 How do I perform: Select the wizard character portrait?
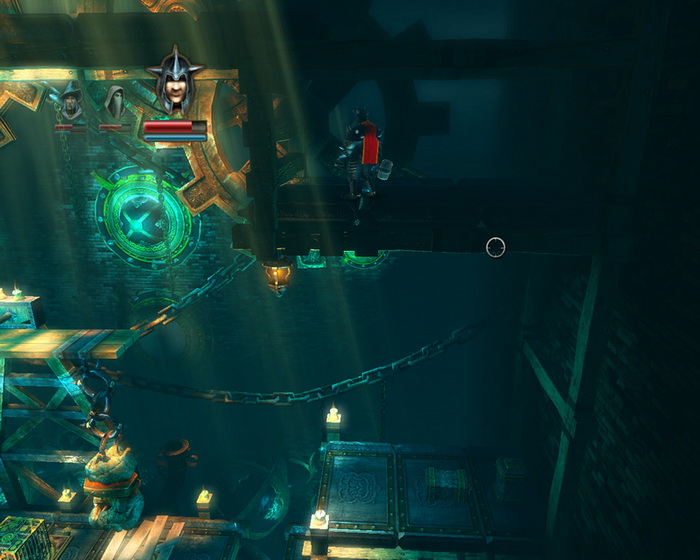coord(70,101)
